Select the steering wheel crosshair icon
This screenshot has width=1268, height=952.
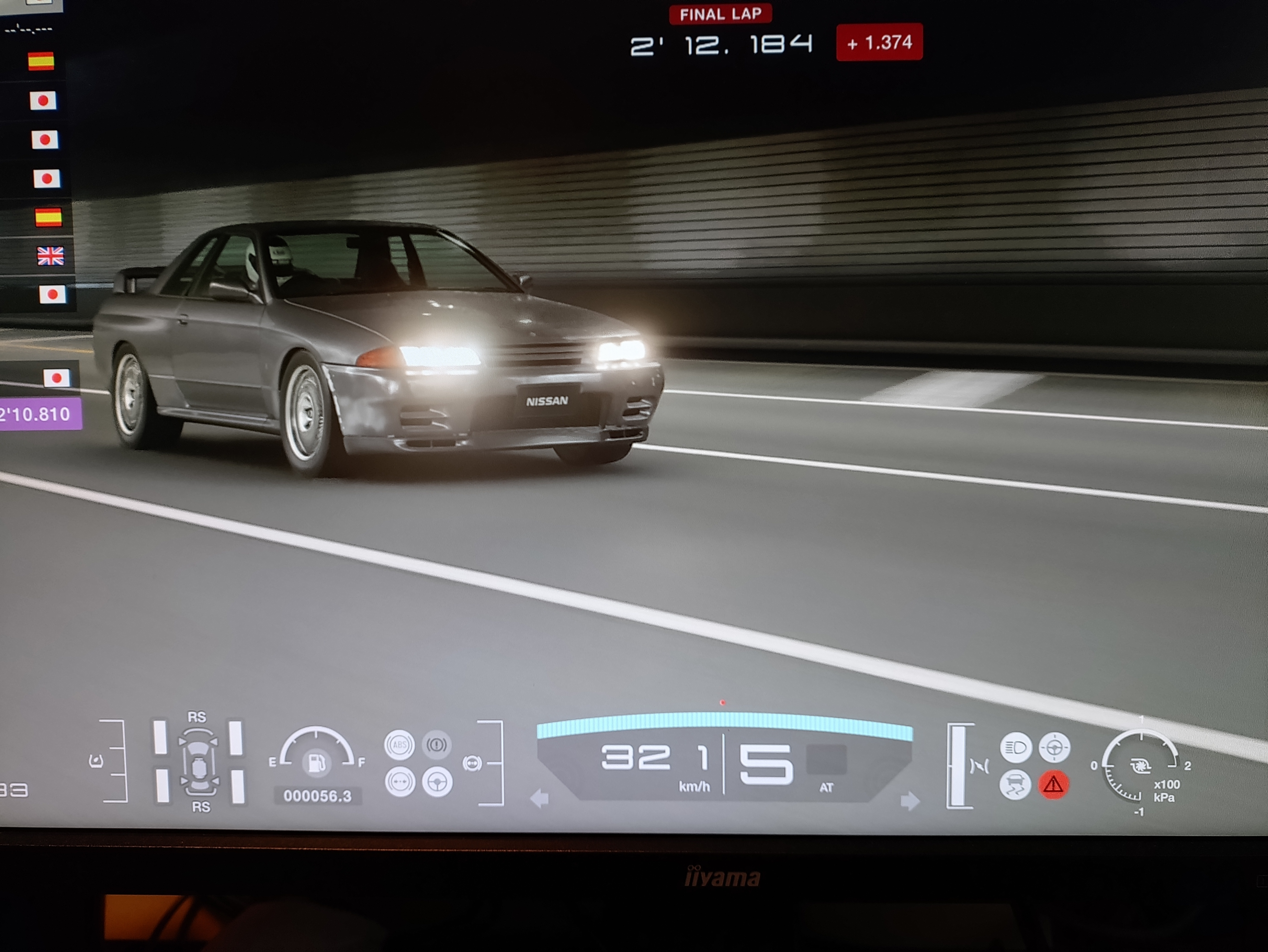click(1054, 747)
